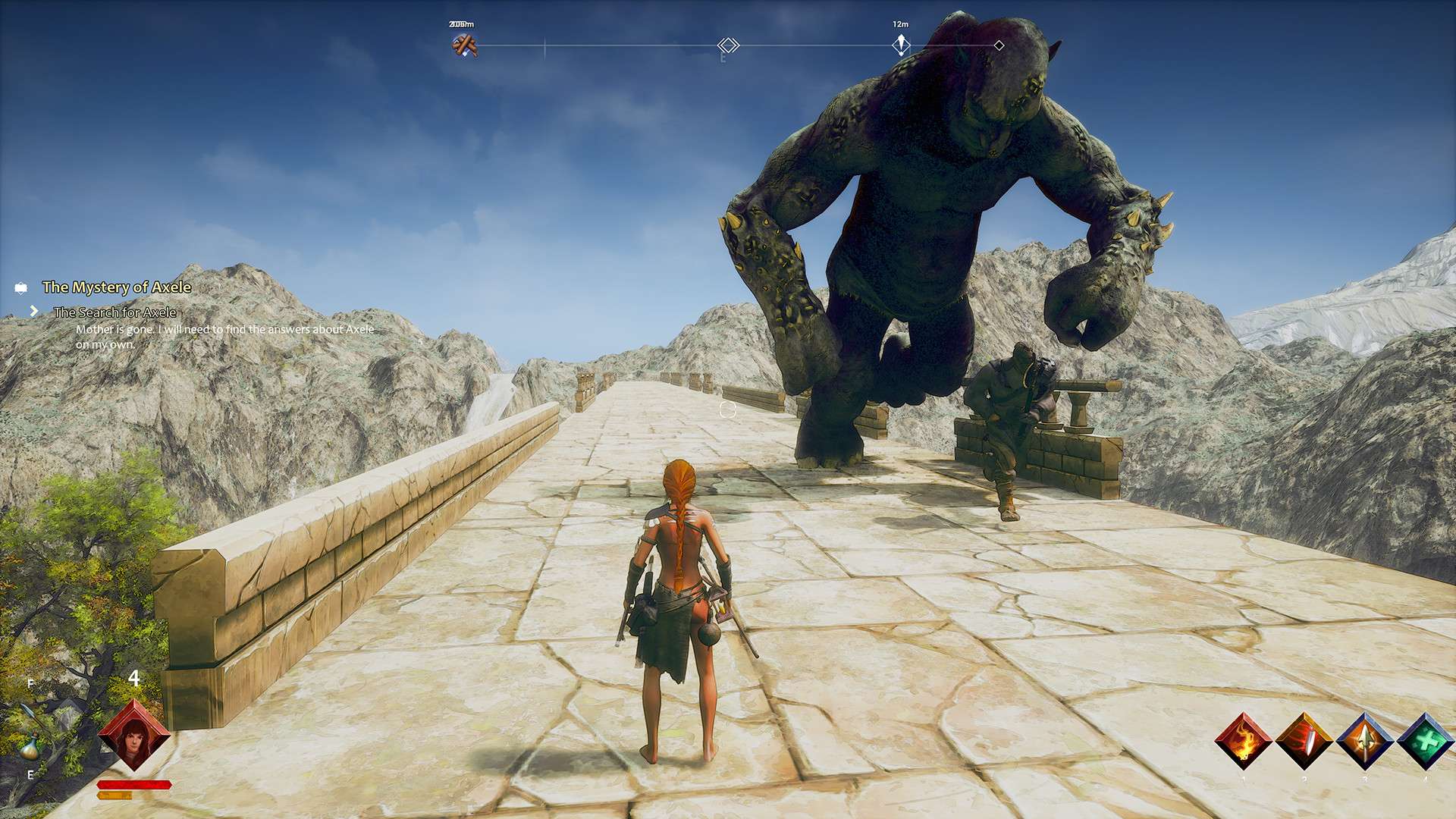Click the black diamond compass marker
The image size is (1456, 819).
[999, 45]
